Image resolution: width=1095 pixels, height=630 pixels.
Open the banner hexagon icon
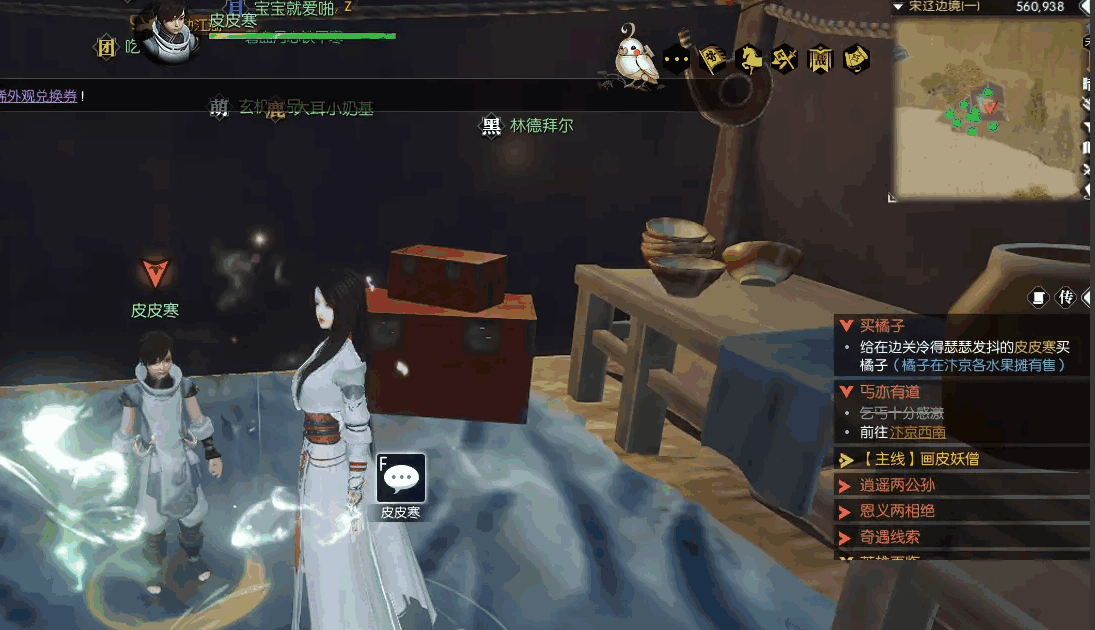point(820,60)
